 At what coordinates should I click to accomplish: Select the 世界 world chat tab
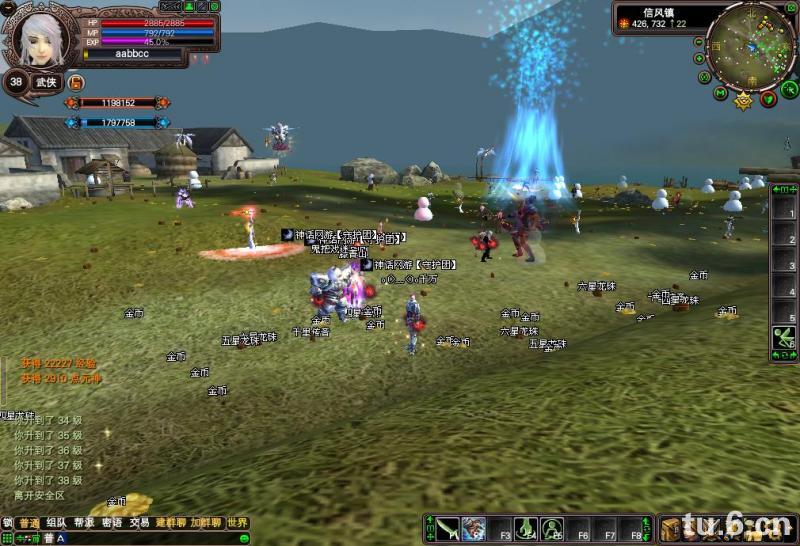(x=237, y=523)
